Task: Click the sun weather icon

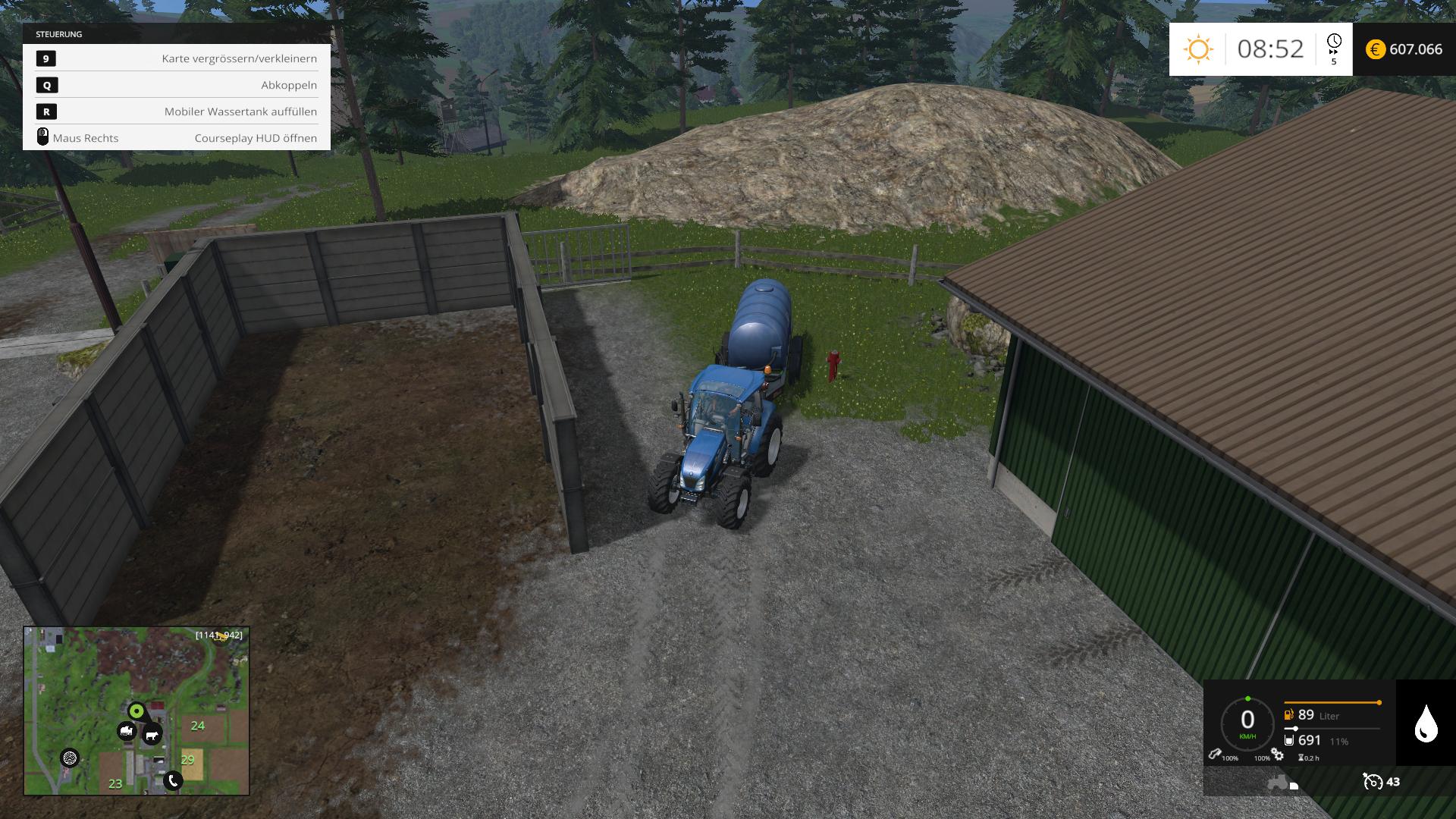Action: point(1198,49)
